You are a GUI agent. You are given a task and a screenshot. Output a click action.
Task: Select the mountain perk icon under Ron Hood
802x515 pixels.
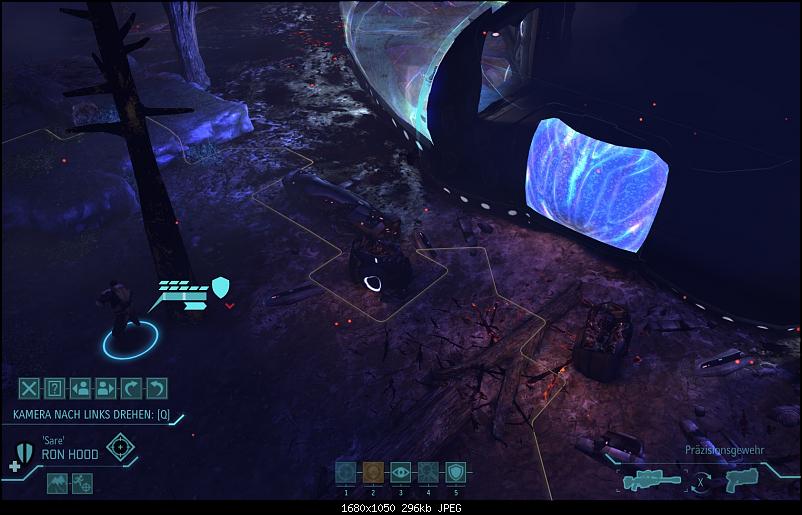[x=56, y=484]
